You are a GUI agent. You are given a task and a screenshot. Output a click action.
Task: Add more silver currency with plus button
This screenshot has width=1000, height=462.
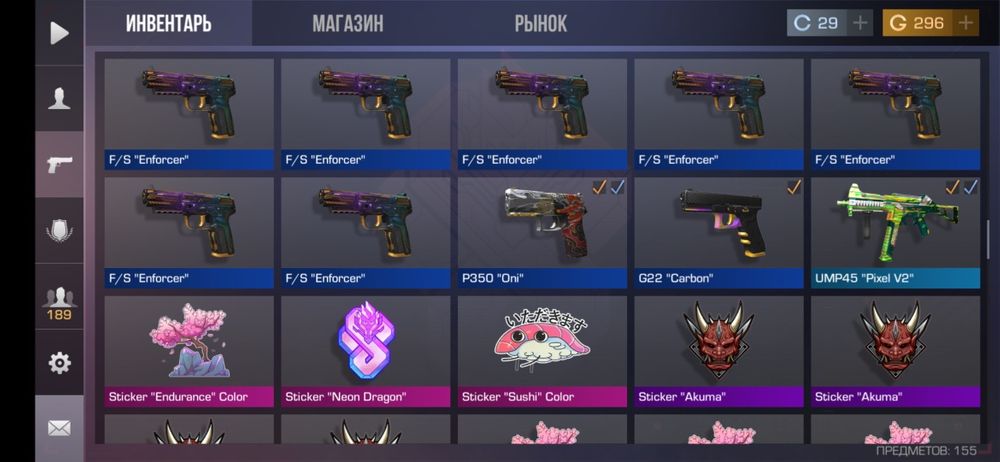point(861,23)
